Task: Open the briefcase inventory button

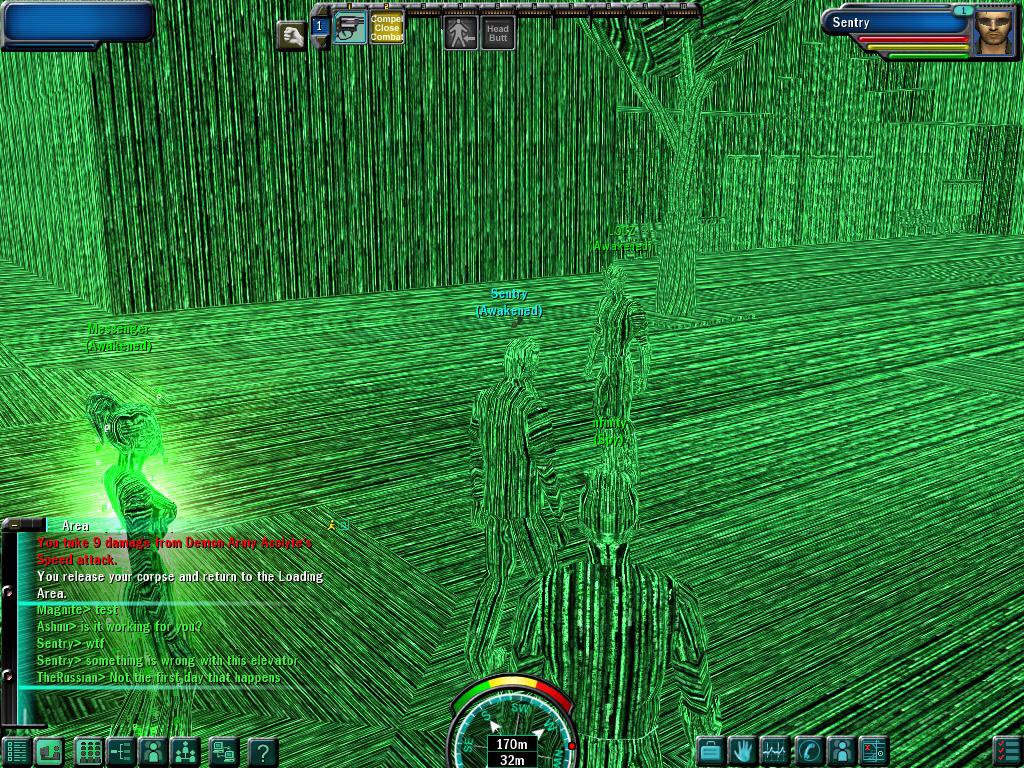Action: point(710,750)
